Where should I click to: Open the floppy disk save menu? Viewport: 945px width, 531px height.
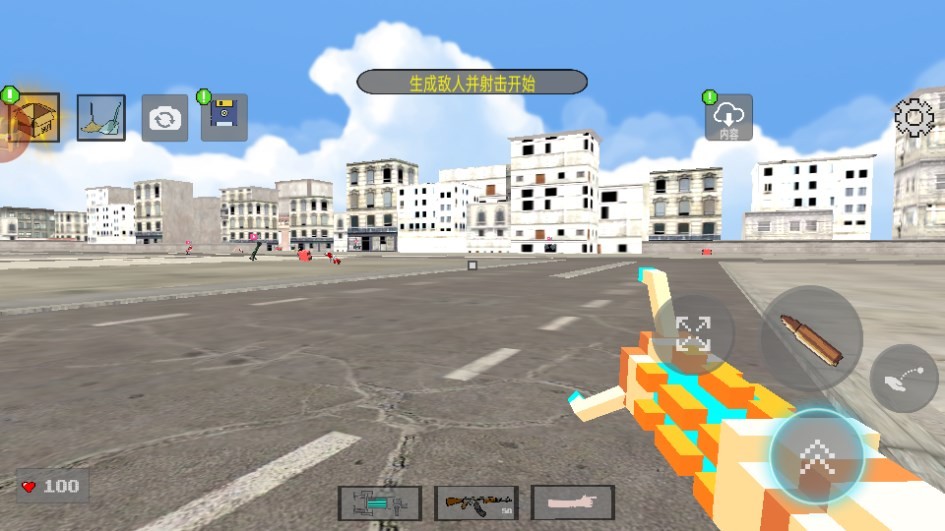click(x=224, y=118)
